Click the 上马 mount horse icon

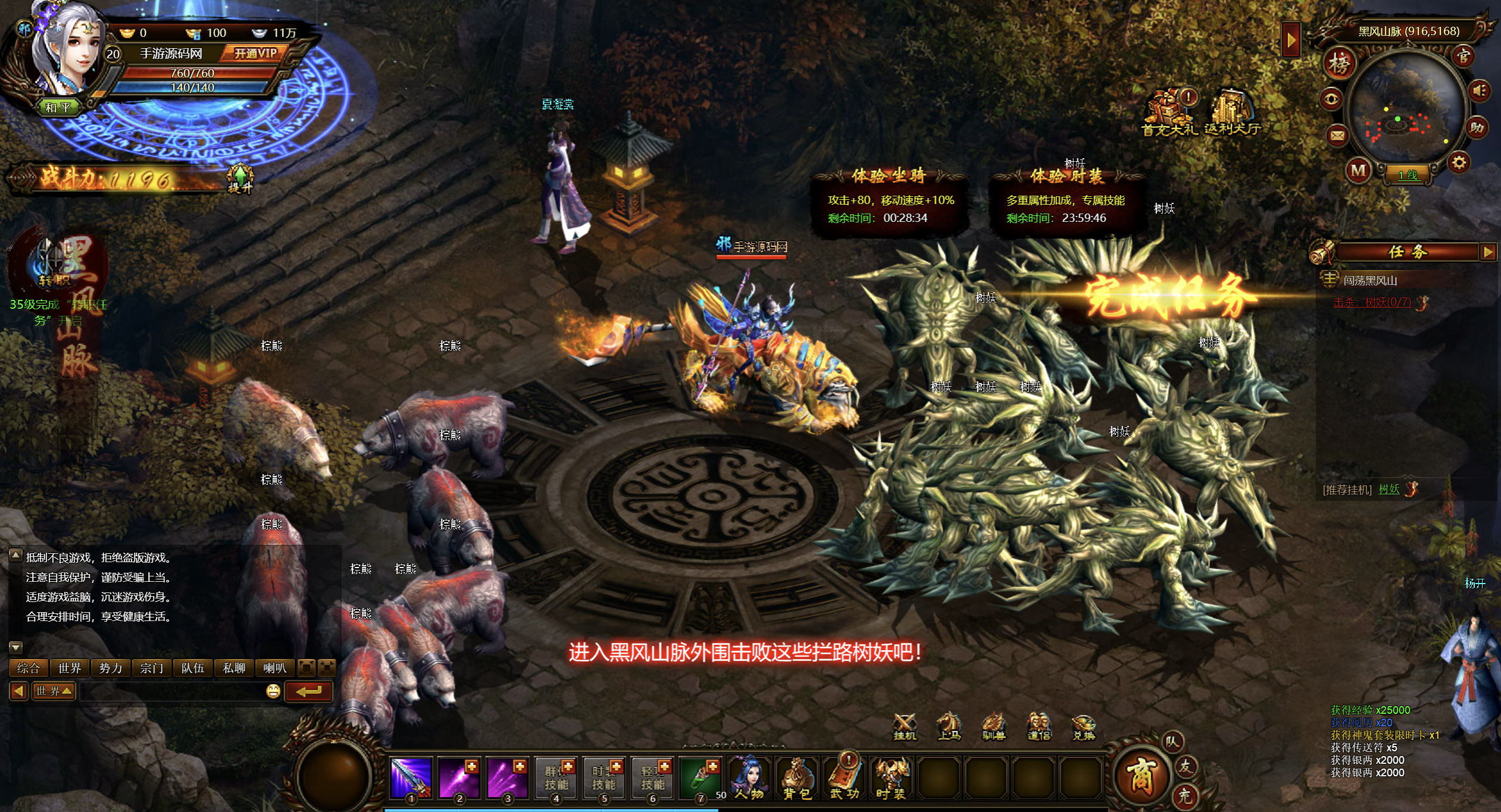tap(949, 726)
